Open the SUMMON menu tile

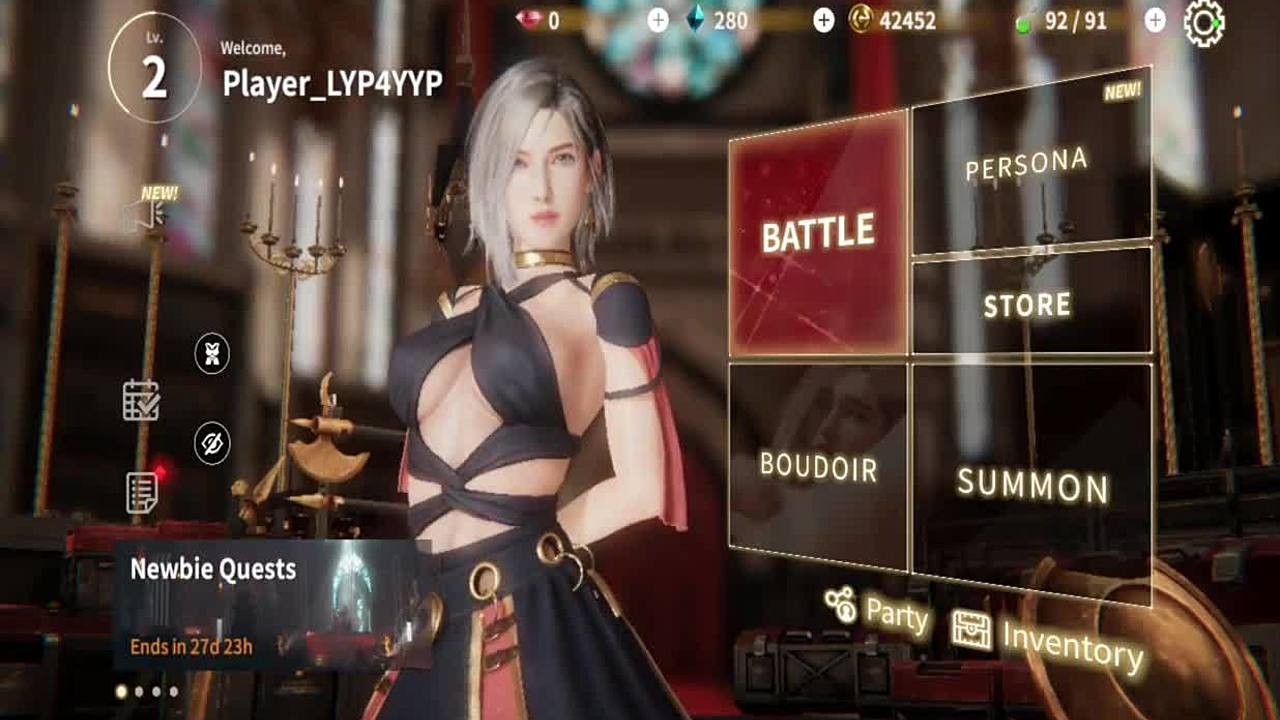(1032, 485)
